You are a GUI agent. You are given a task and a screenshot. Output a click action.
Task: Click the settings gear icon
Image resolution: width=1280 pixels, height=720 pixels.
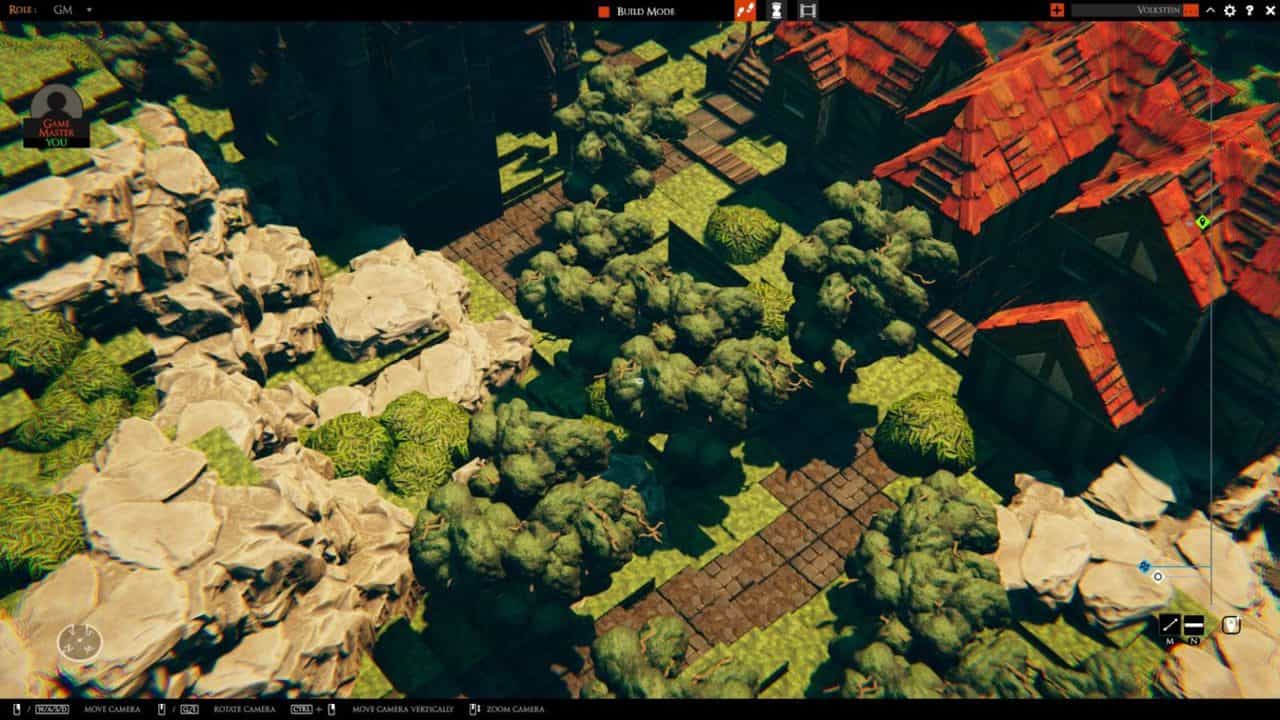pyautogui.click(x=1229, y=10)
